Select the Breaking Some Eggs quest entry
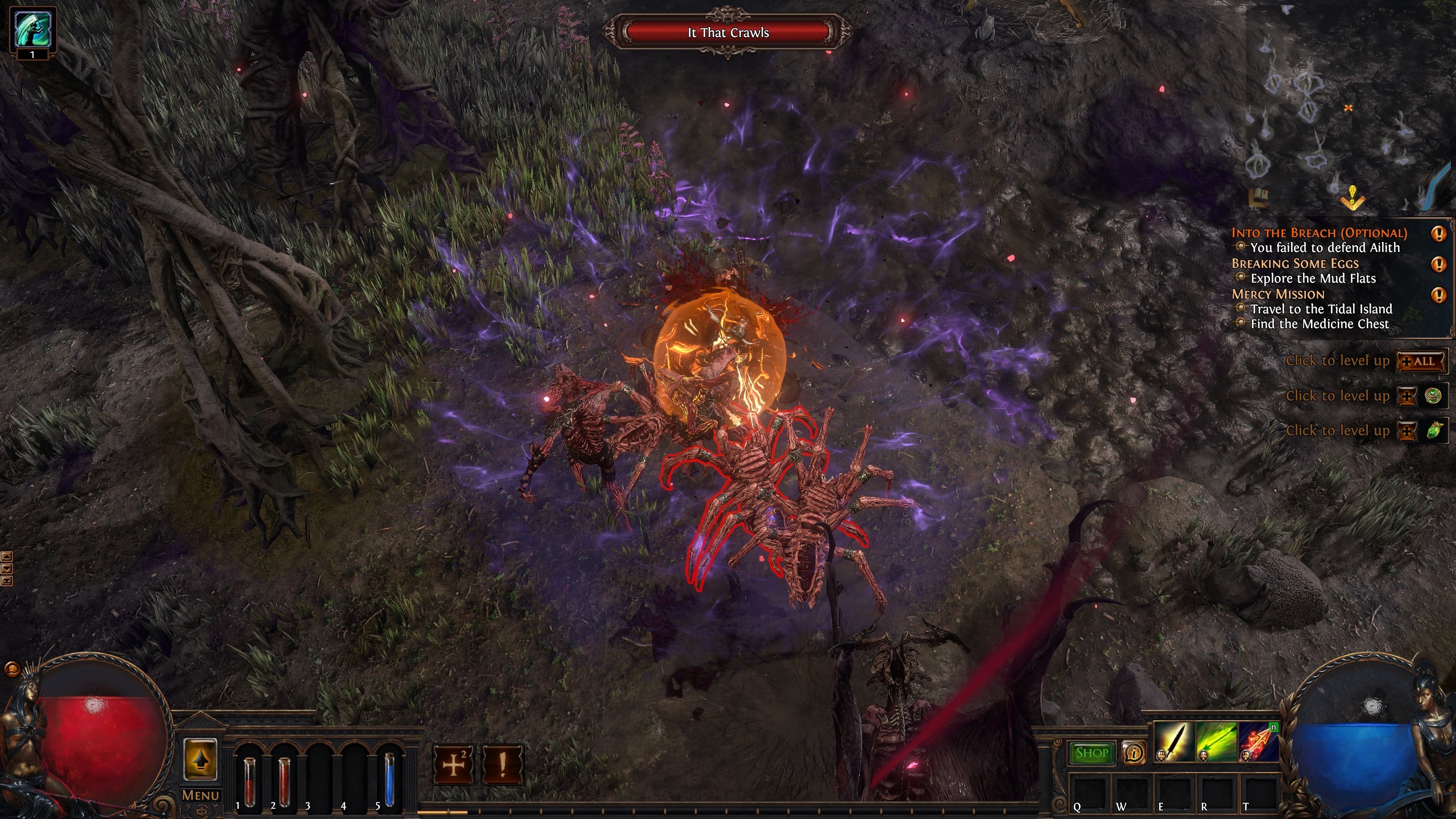 pos(1294,264)
